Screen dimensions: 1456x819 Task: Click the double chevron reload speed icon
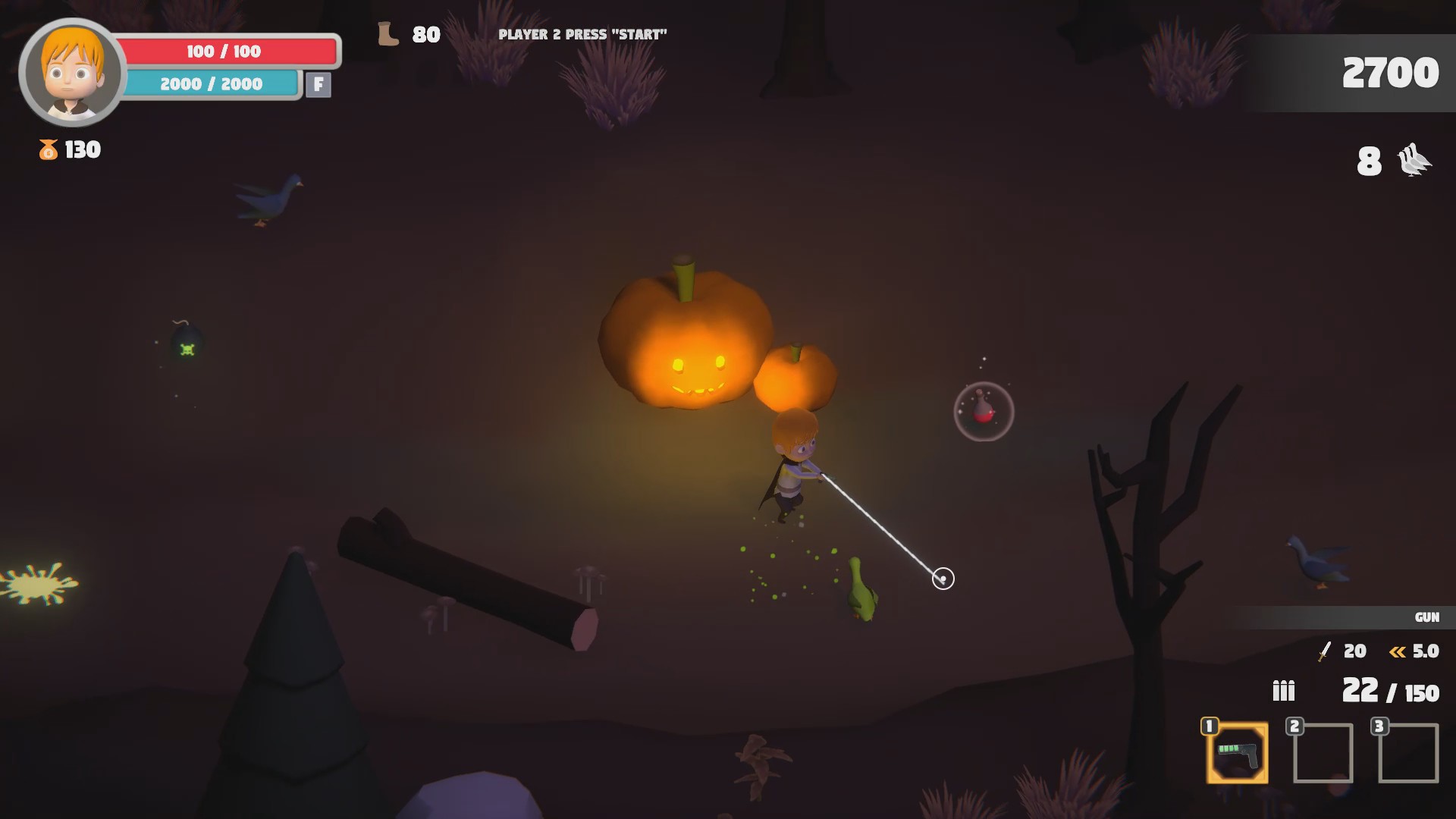coord(1396,651)
